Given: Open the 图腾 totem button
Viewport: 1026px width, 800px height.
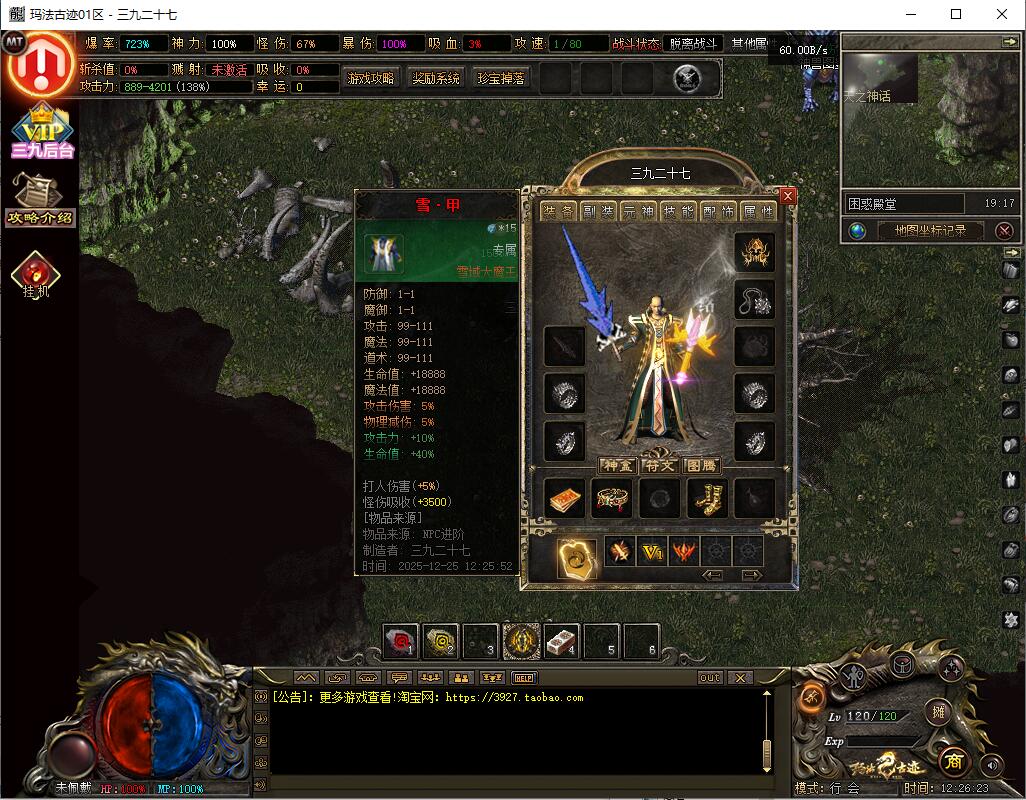Looking at the screenshot, I should click(x=701, y=465).
